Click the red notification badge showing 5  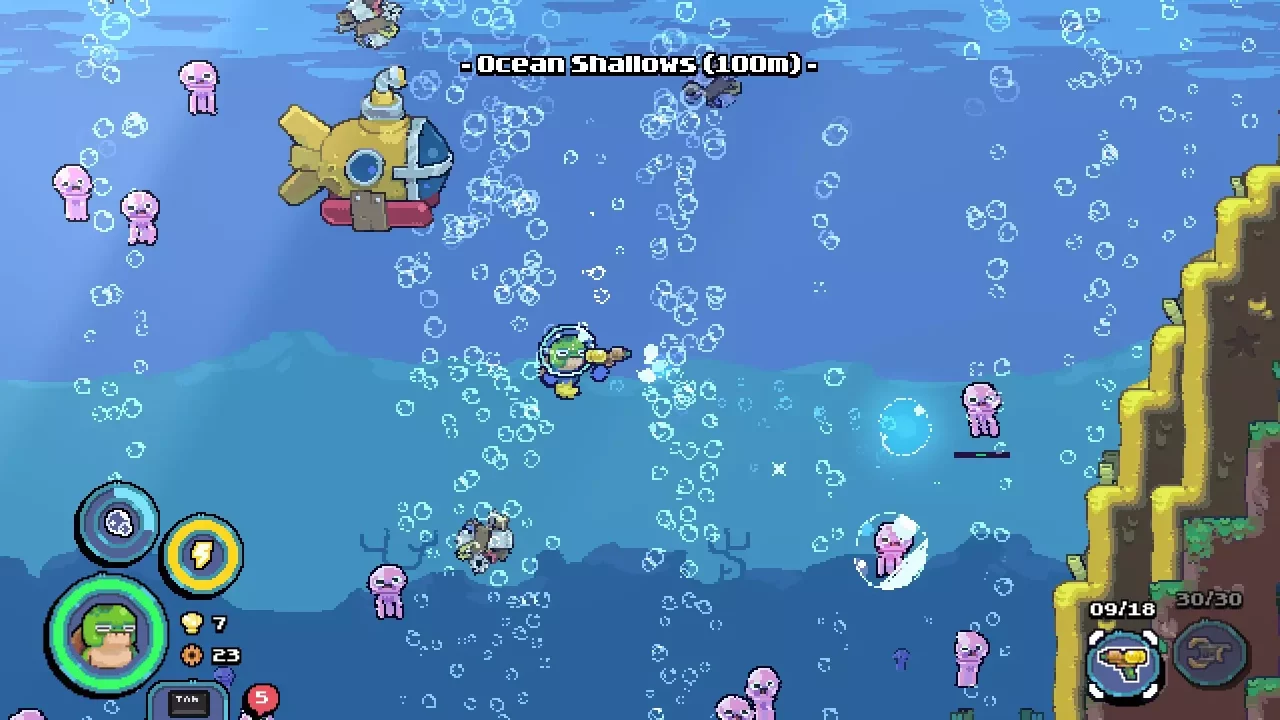click(260, 697)
